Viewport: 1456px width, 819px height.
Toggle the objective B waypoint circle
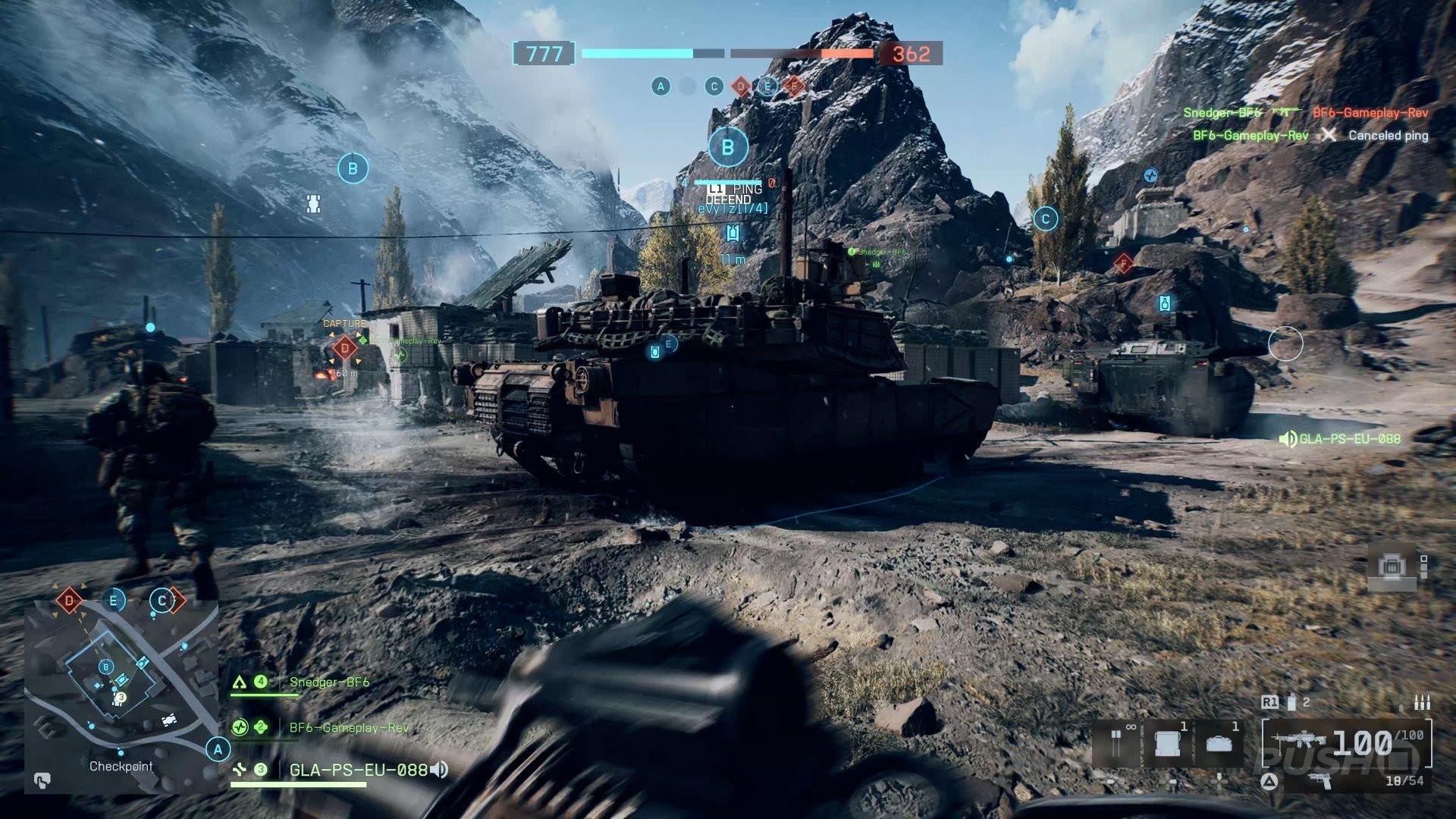(727, 147)
